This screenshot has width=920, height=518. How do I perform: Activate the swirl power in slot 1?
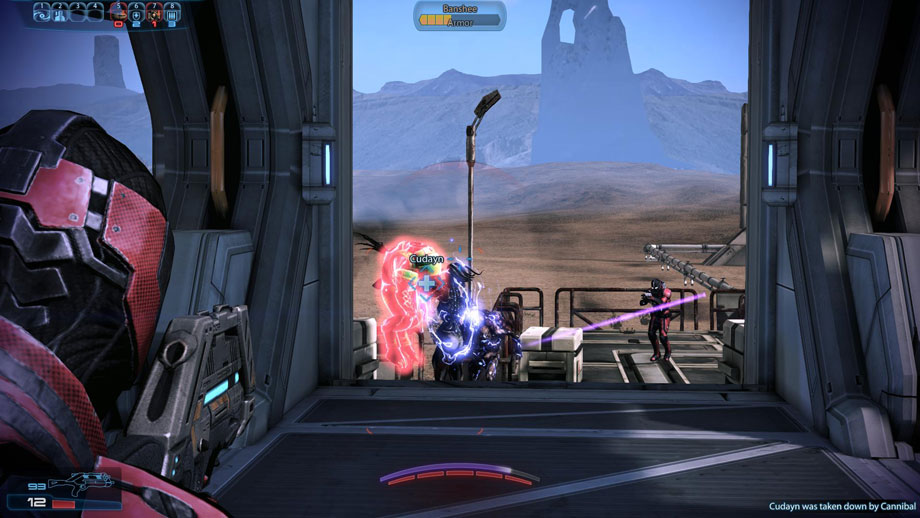(x=42, y=13)
